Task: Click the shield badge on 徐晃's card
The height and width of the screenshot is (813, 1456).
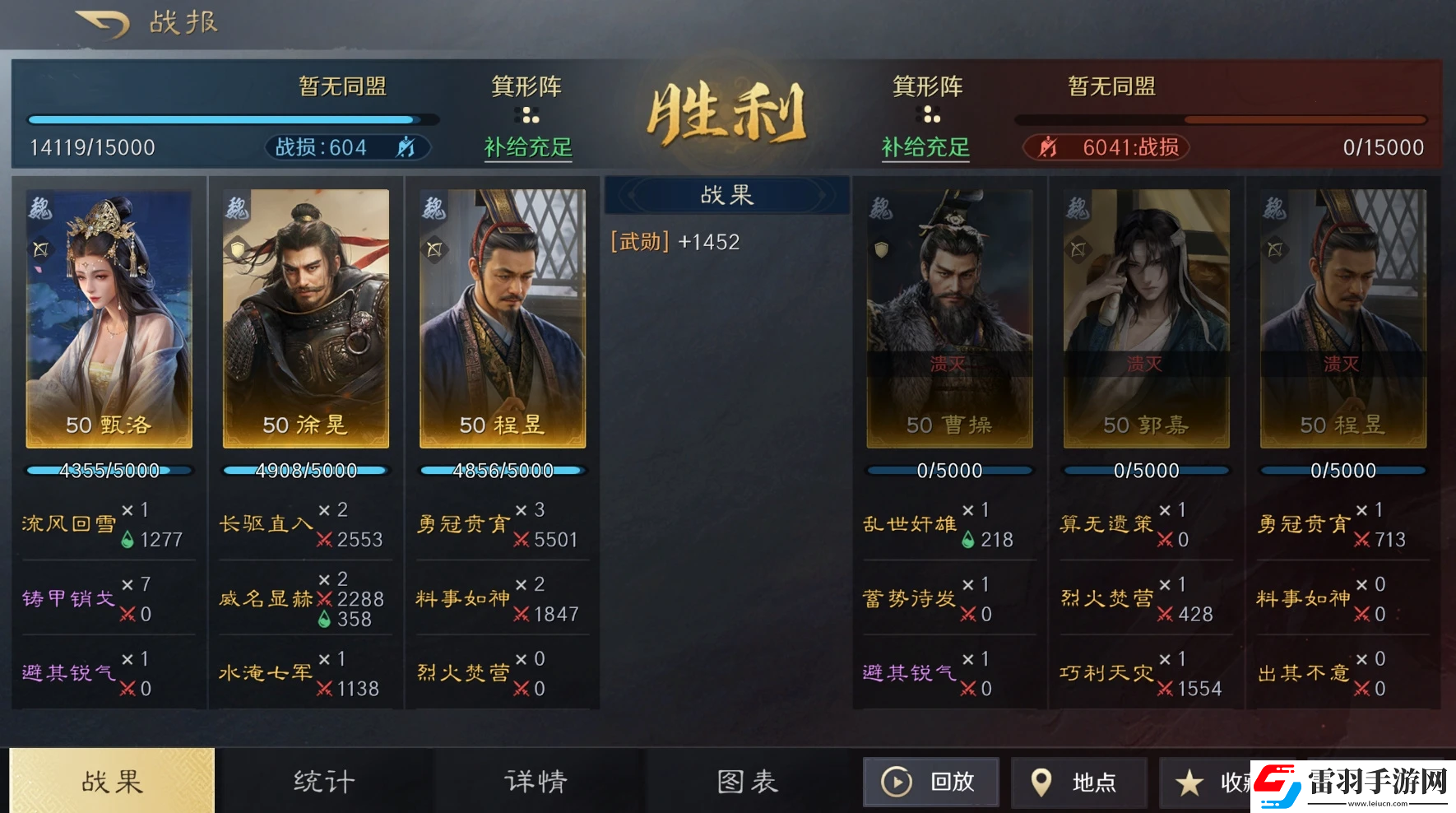Action: [x=238, y=249]
